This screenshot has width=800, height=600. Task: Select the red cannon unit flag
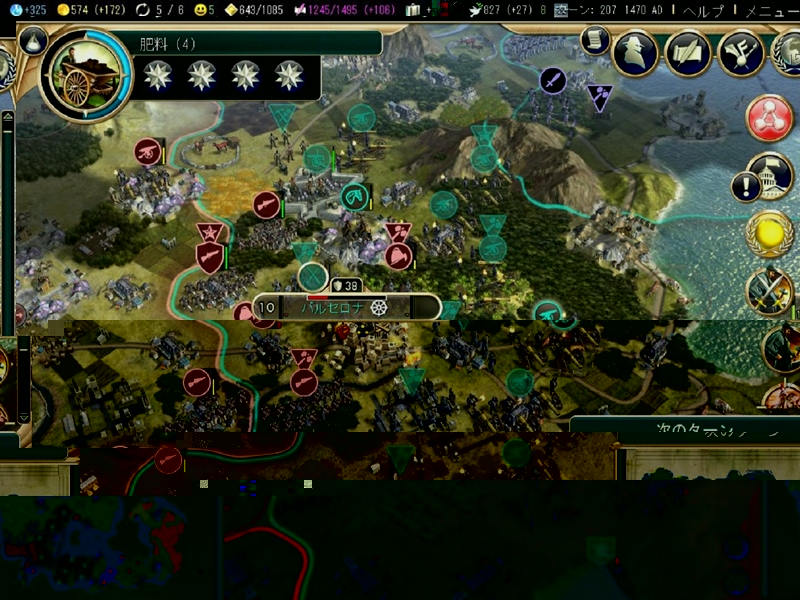[148, 152]
